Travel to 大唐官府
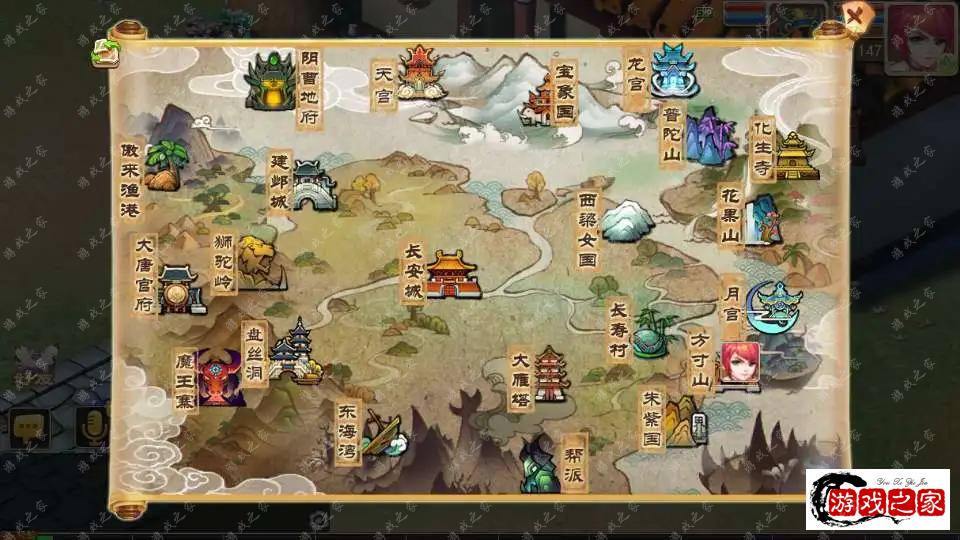The image size is (960, 540). [x=181, y=290]
